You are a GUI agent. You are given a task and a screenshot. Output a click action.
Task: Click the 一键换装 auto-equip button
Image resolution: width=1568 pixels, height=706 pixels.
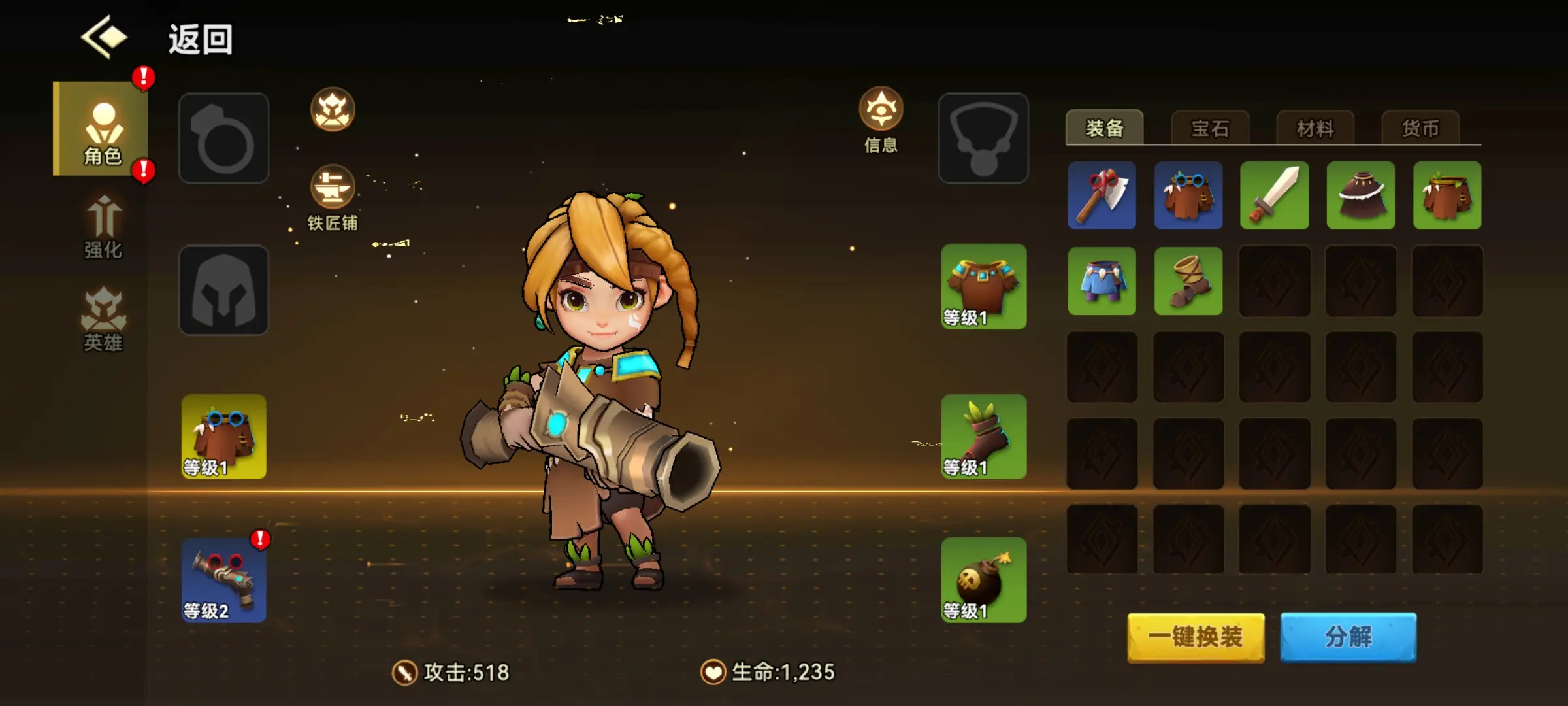[x=1196, y=637]
